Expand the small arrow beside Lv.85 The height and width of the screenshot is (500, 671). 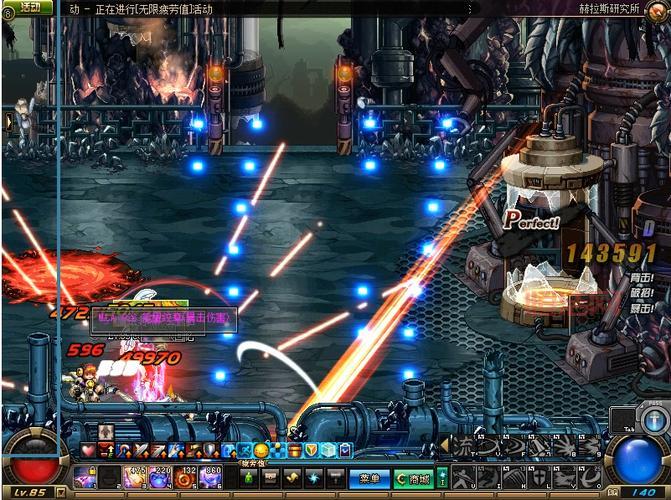(61, 492)
